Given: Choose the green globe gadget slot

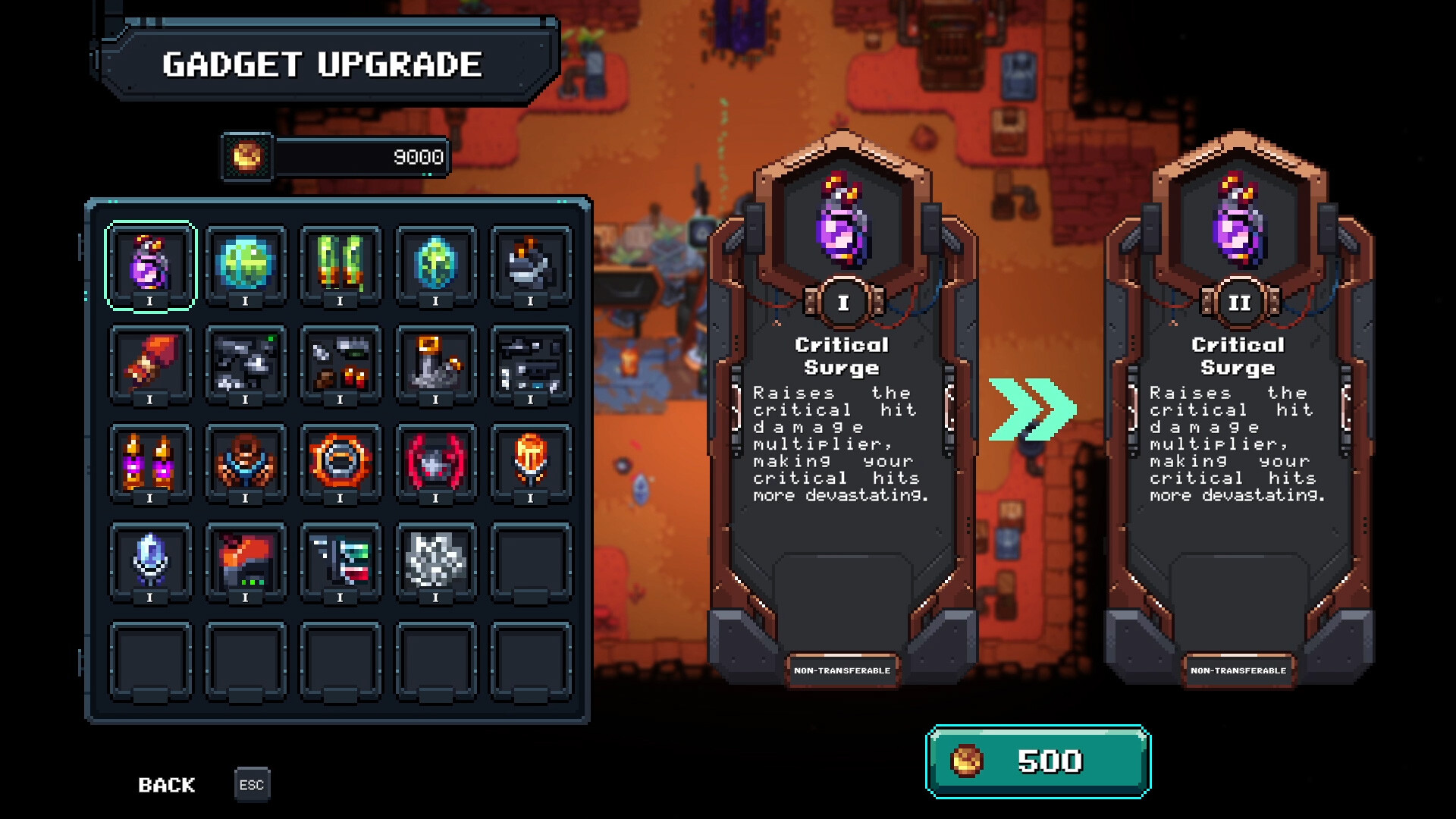Looking at the screenshot, I should (x=245, y=265).
